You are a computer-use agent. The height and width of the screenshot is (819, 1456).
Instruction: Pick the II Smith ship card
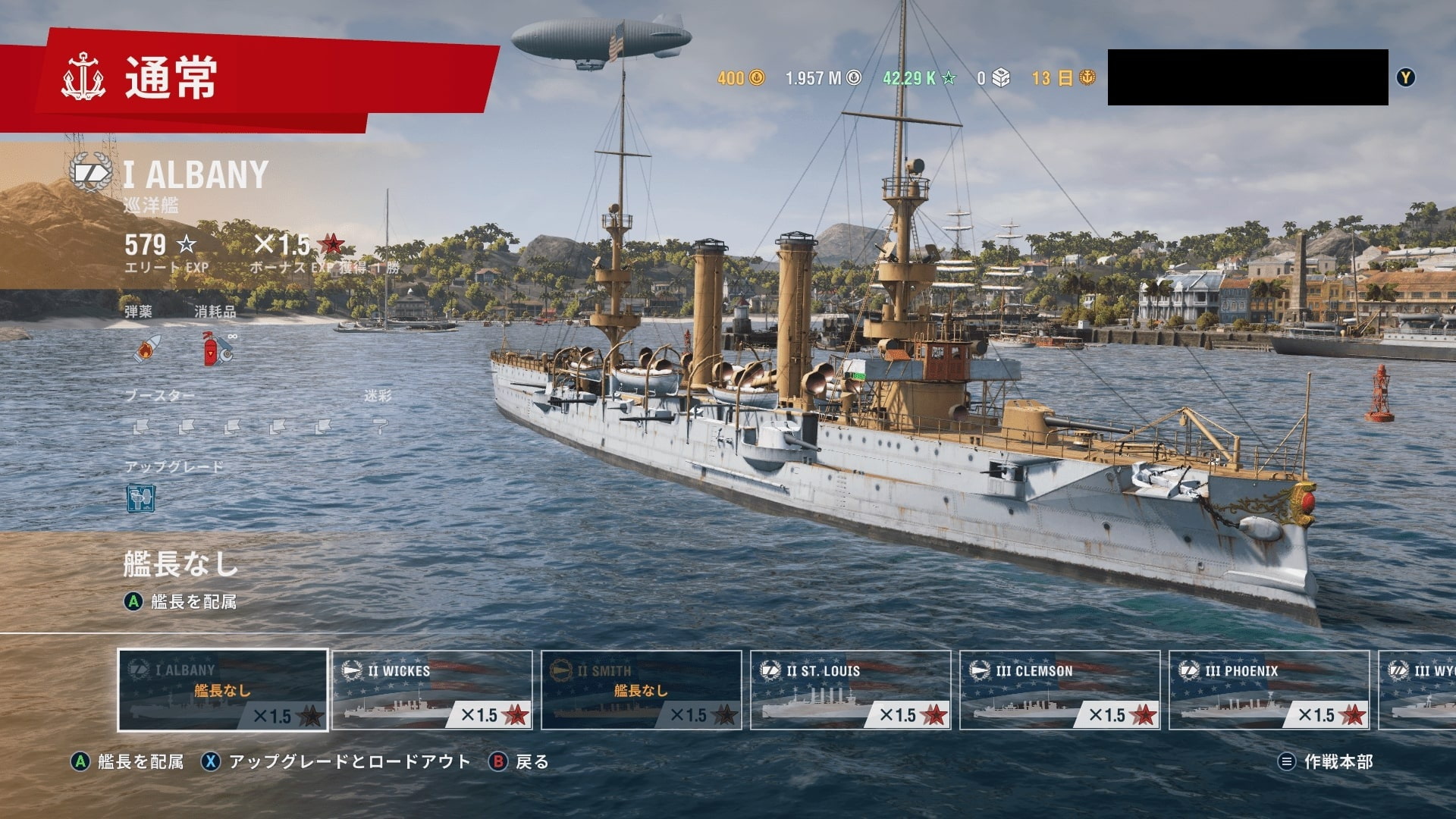coord(642,690)
